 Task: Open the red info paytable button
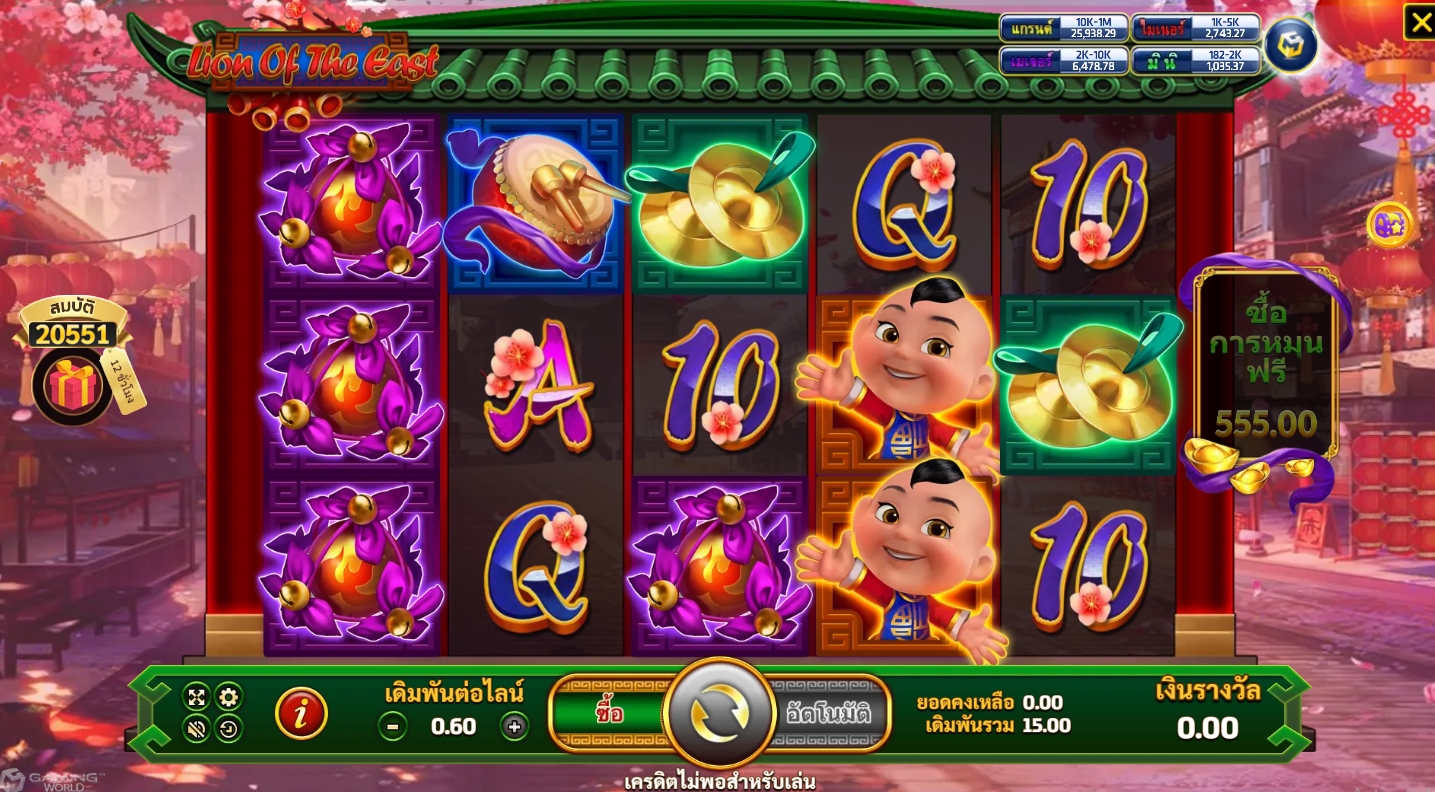click(x=301, y=713)
